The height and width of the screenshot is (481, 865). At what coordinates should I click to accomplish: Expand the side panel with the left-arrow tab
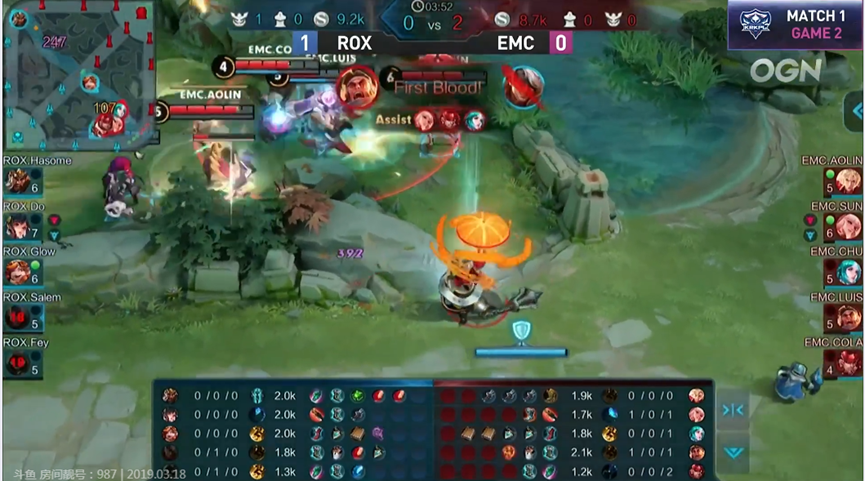click(857, 111)
